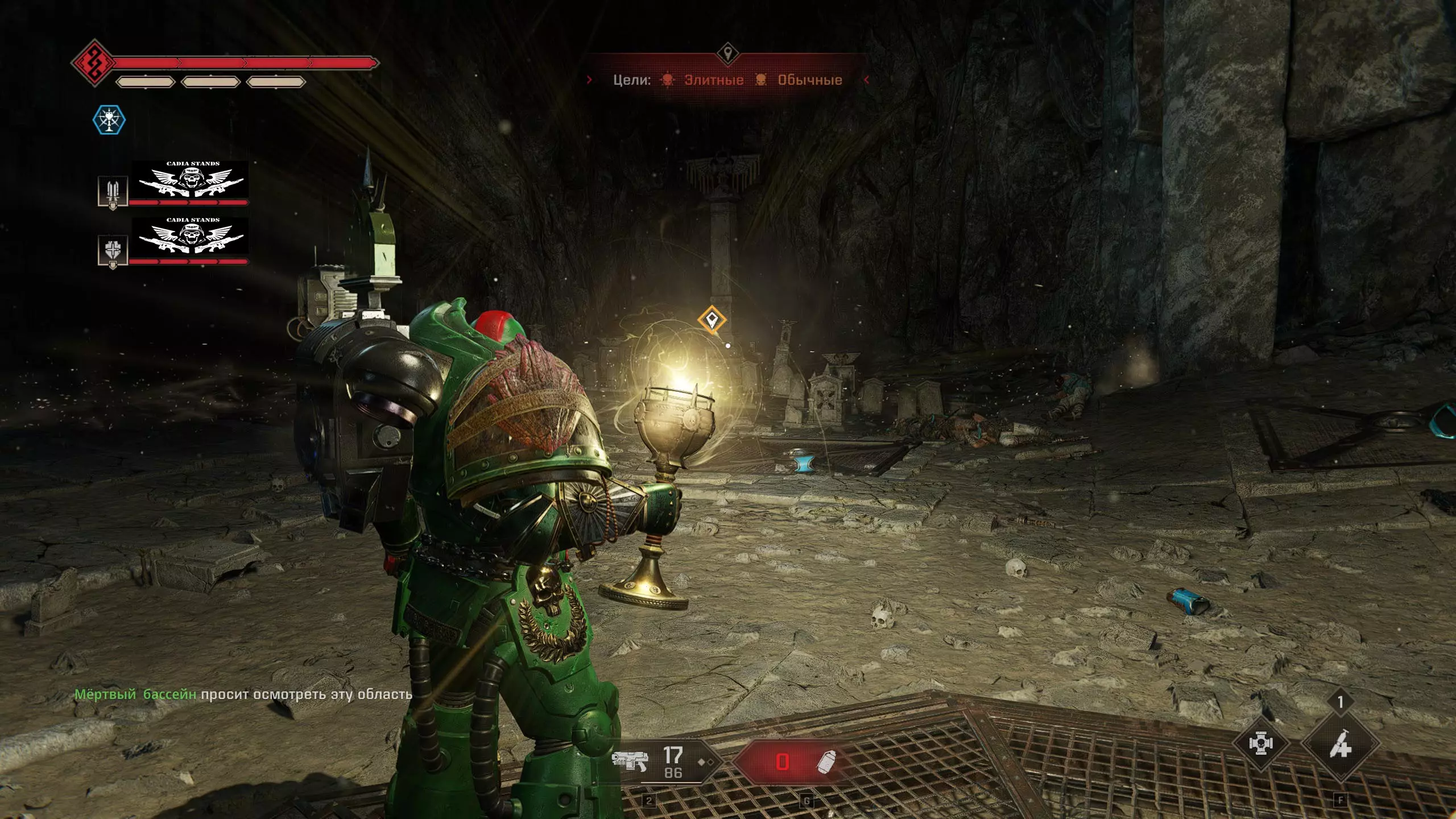Activate the skull cross ability icon
This screenshot has width=1456, height=819.
coord(1260,744)
